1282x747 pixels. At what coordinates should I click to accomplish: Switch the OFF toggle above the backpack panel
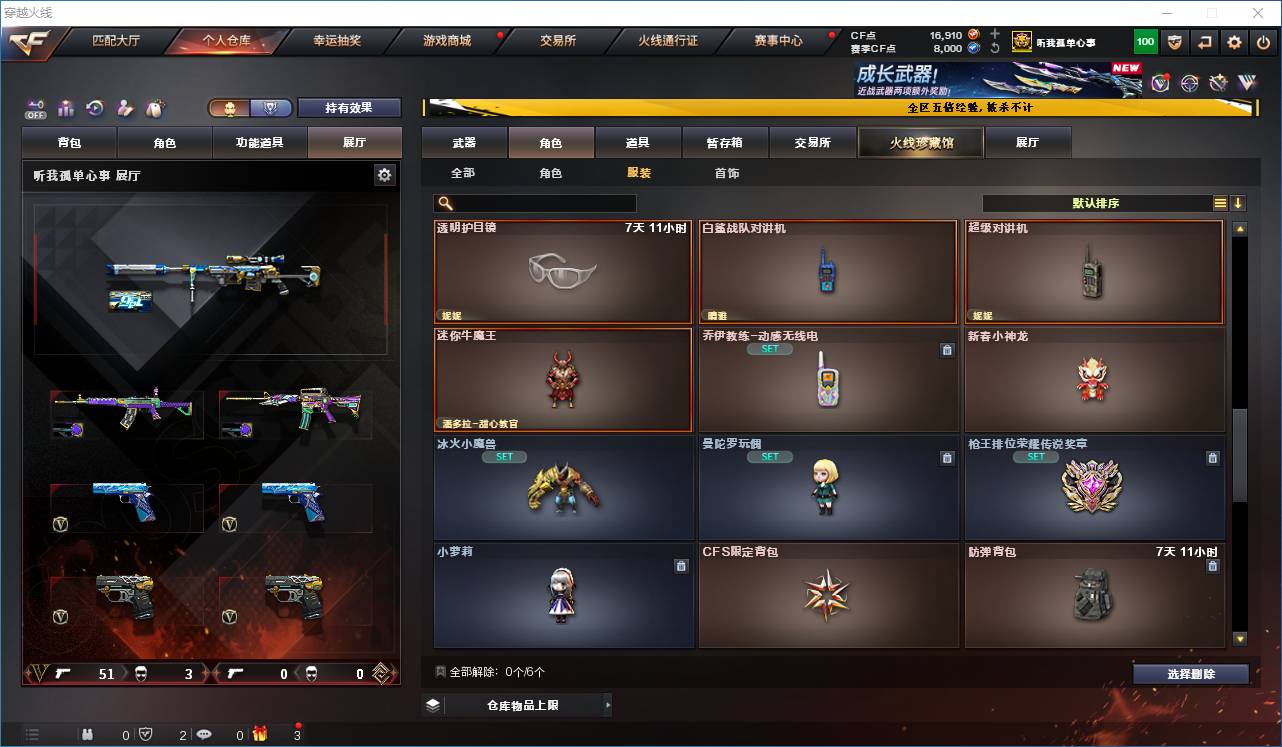(37, 110)
